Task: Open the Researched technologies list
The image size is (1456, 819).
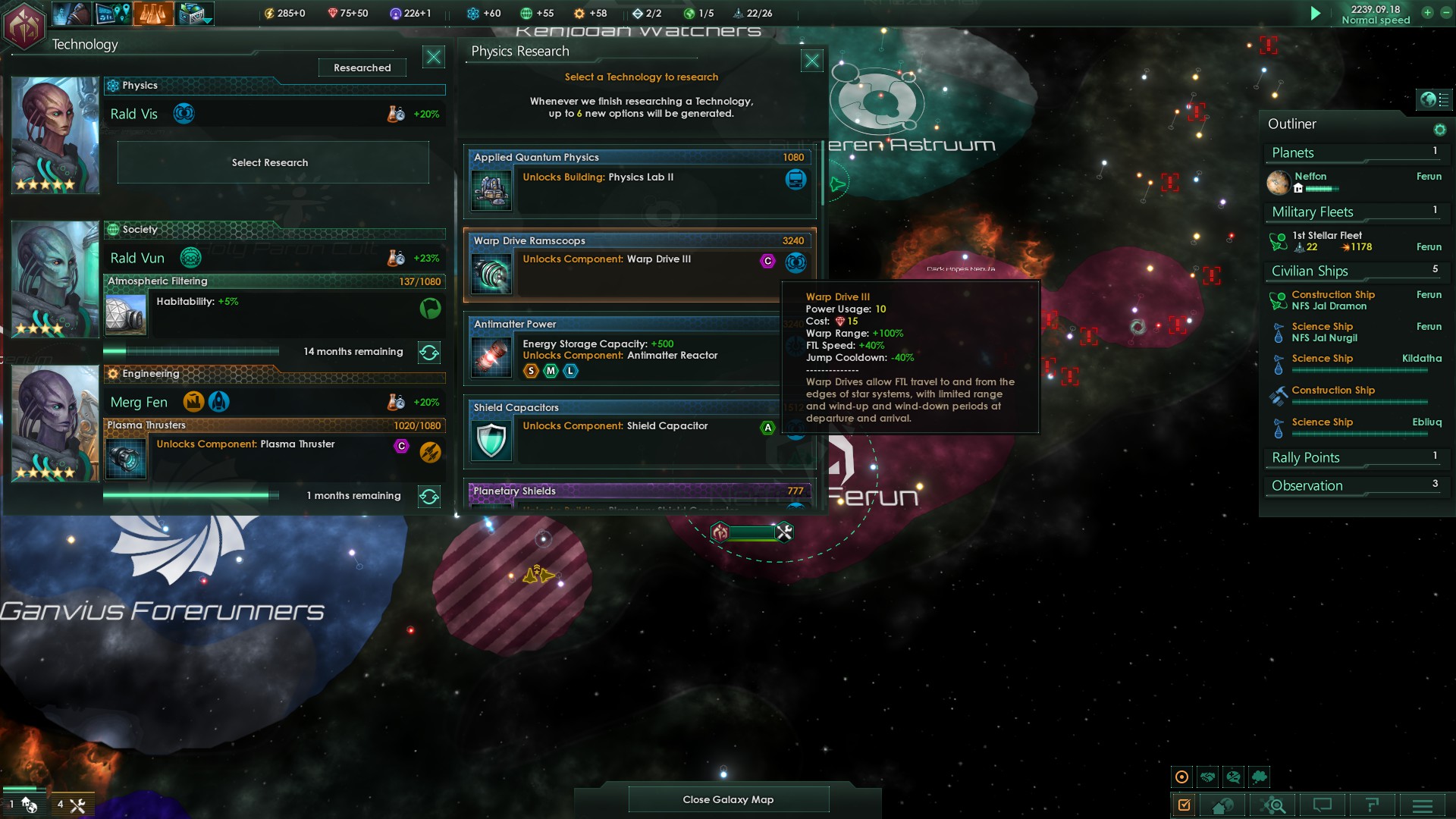Action: pos(362,67)
